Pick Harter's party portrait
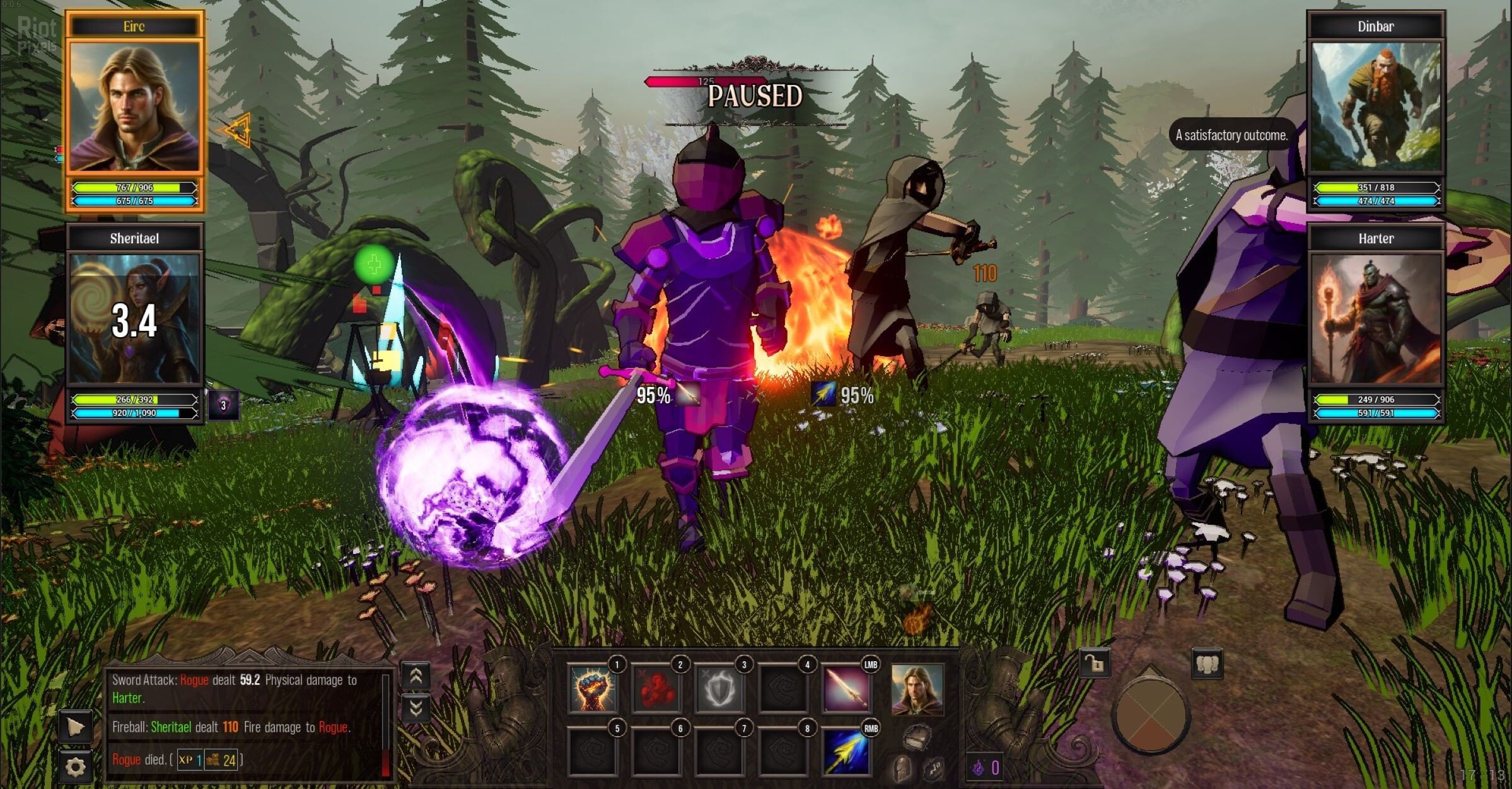 pos(1376,318)
